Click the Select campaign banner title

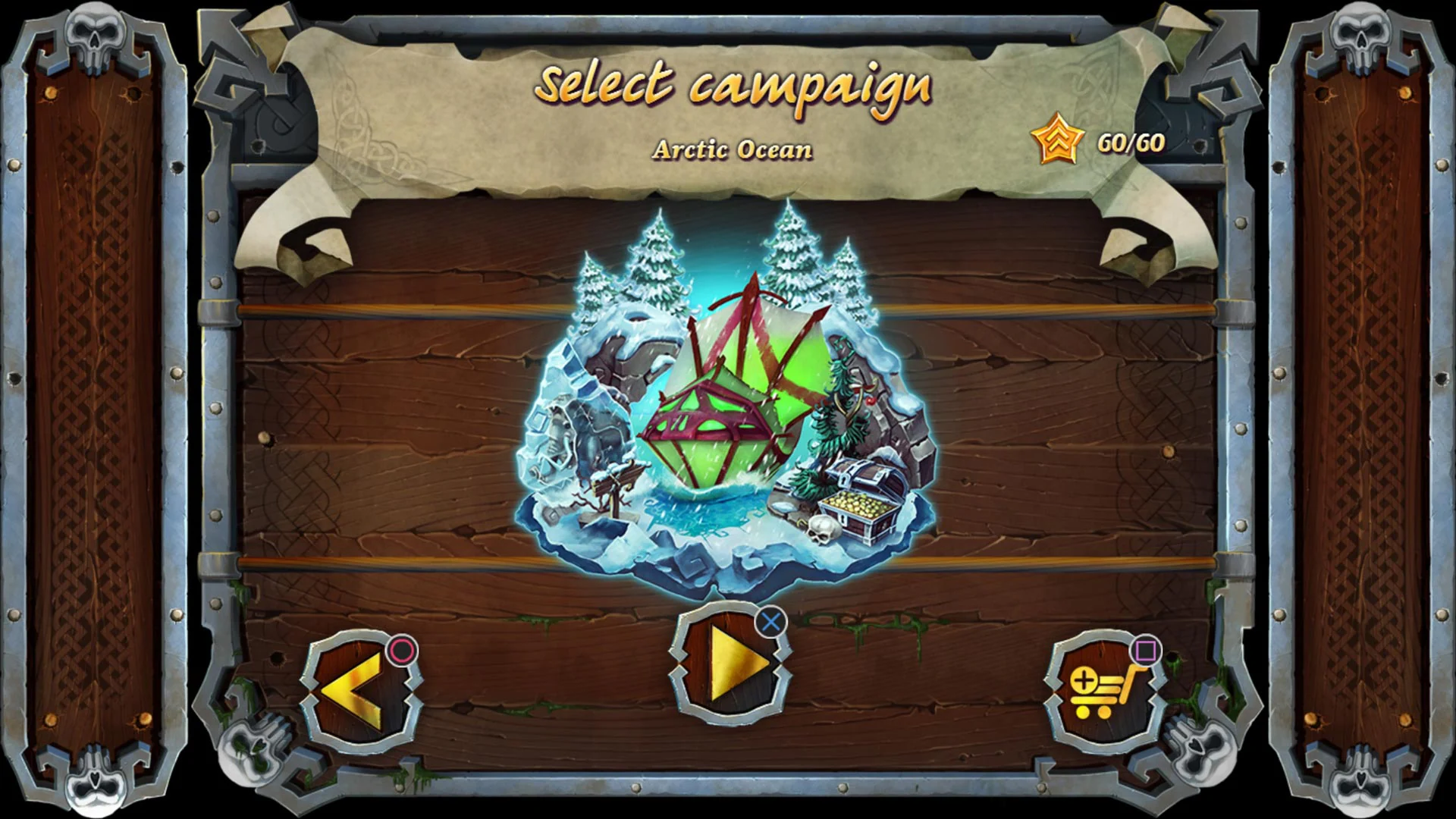[x=732, y=86]
